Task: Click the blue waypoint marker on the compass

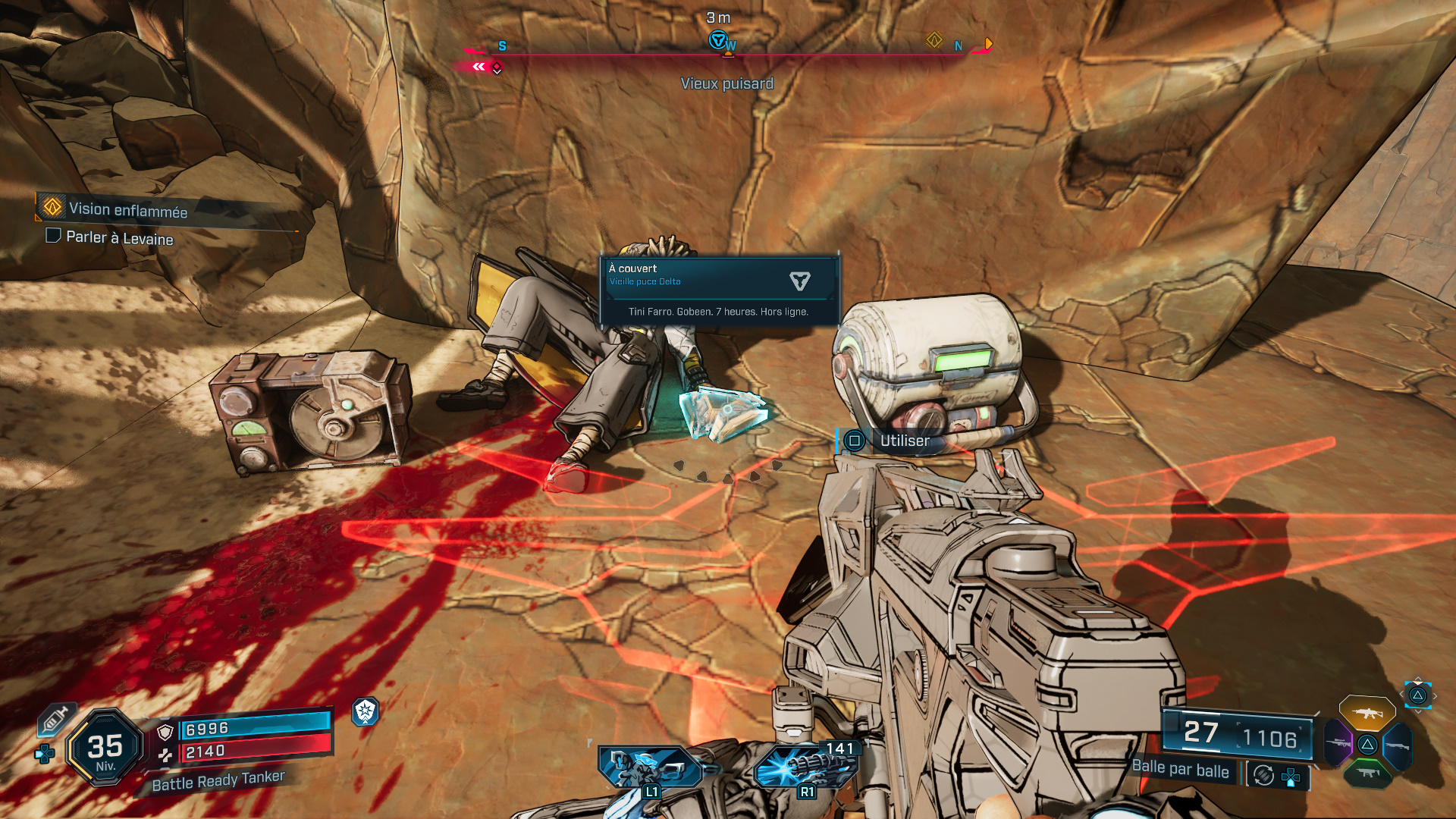Action: (x=717, y=39)
